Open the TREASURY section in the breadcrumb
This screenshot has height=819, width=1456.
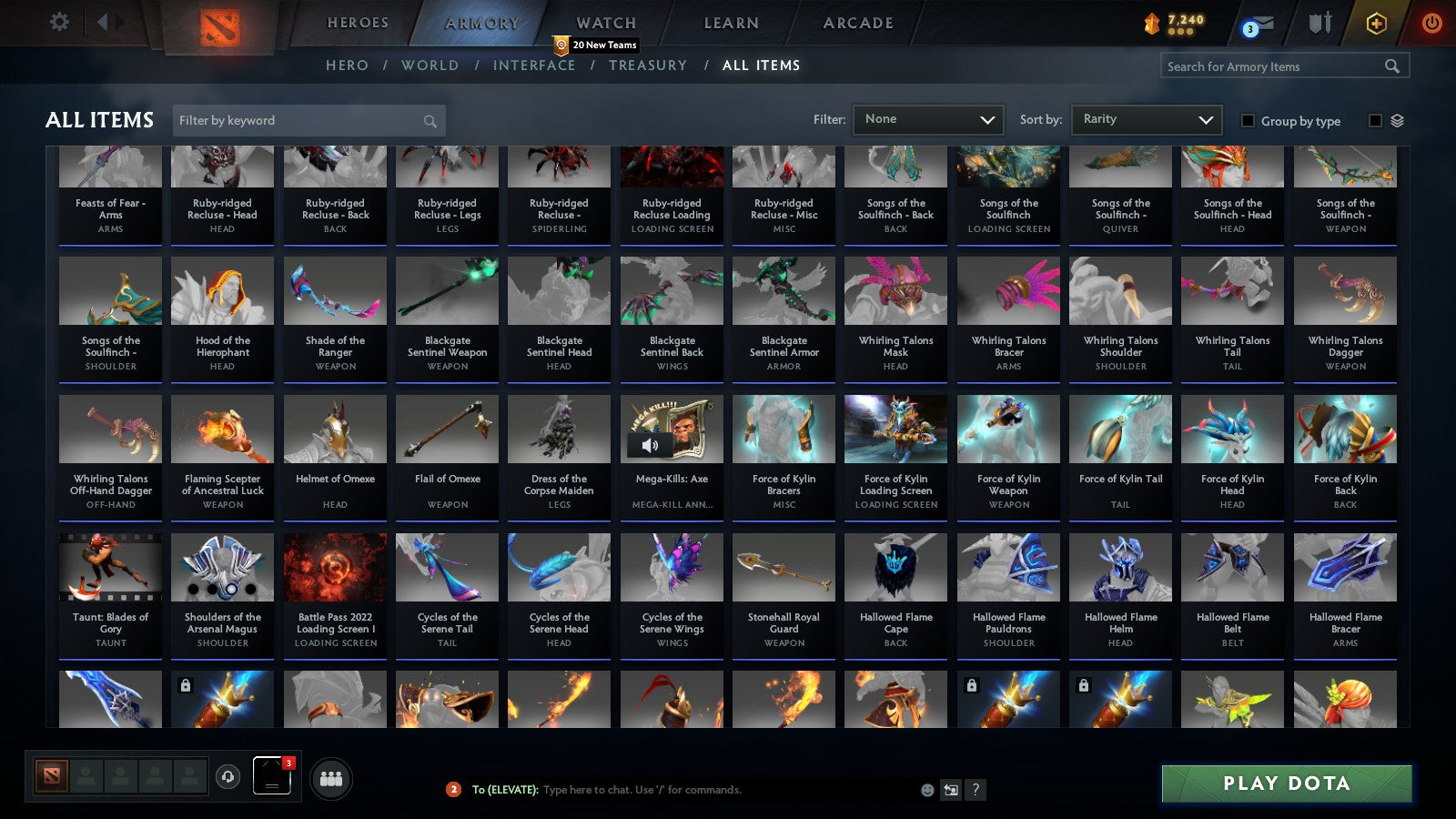tap(649, 65)
